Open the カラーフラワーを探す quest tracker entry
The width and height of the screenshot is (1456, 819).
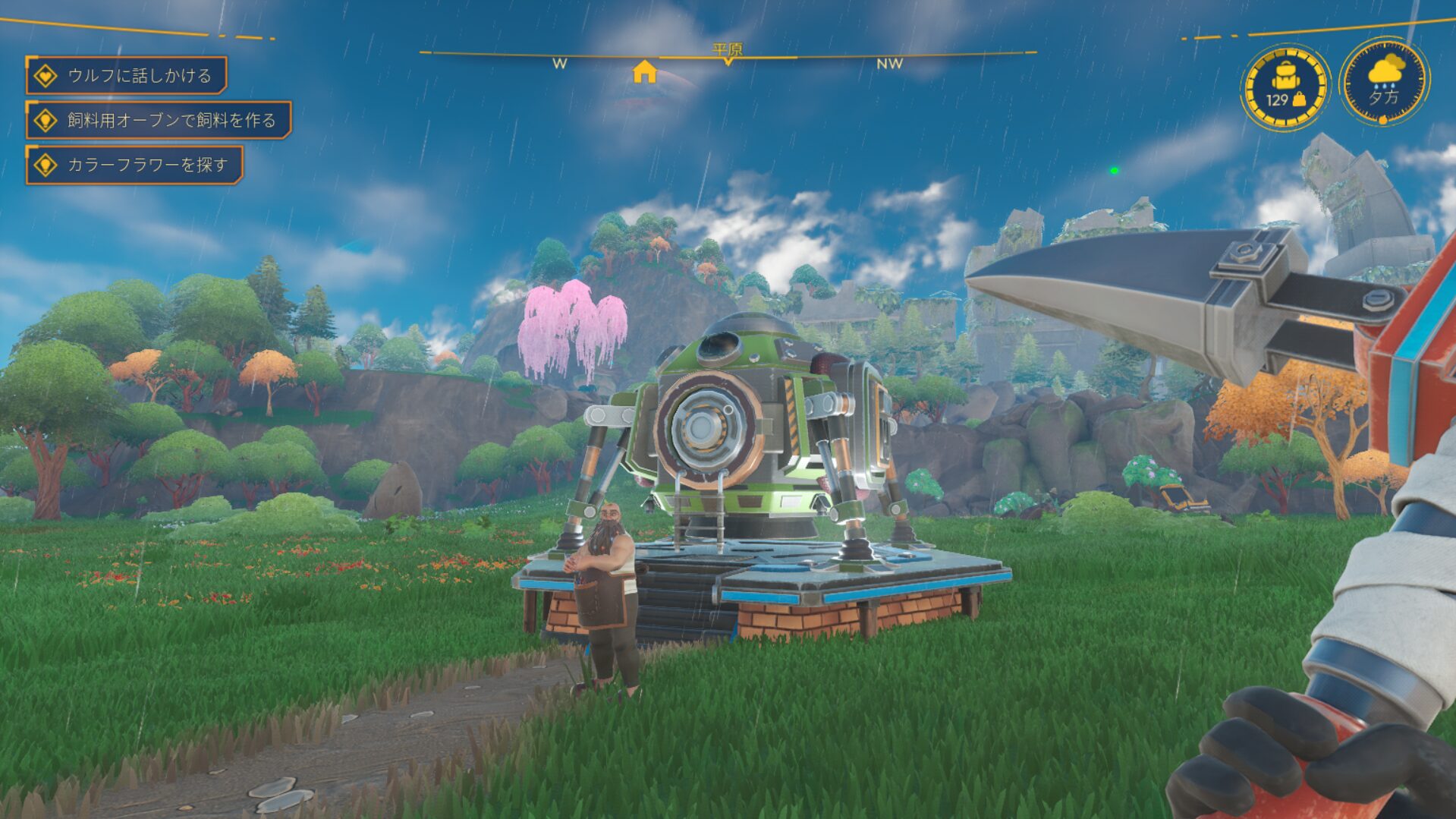(135, 165)
